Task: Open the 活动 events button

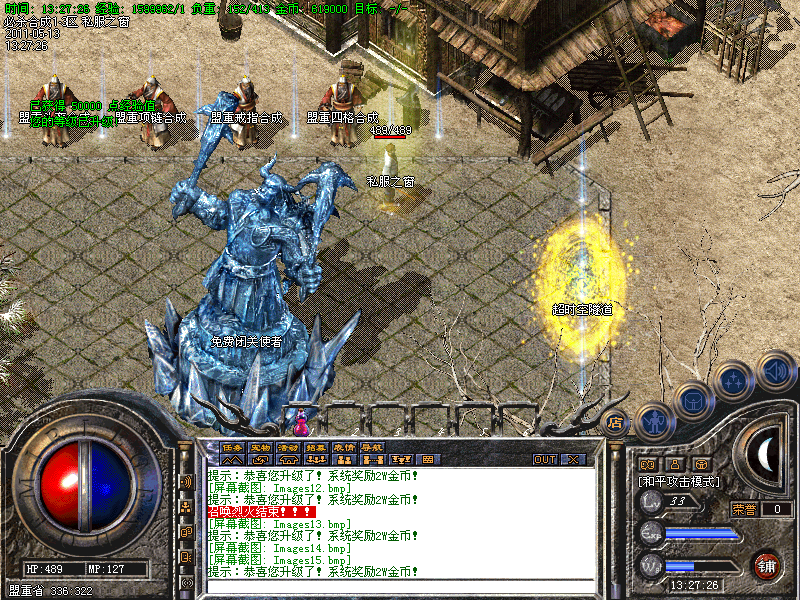Action: (x=288, y=447)
